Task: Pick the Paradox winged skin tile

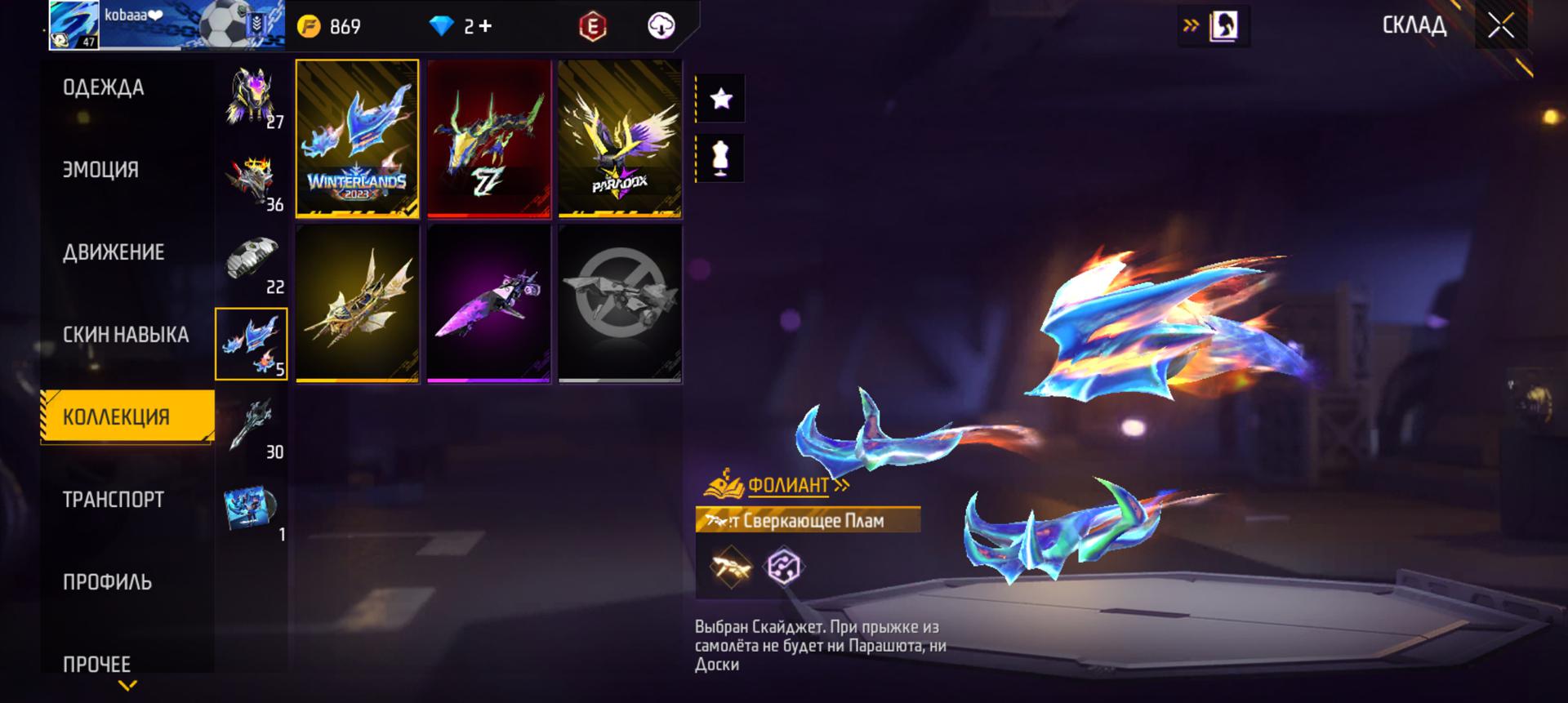Action: [620, 139]
